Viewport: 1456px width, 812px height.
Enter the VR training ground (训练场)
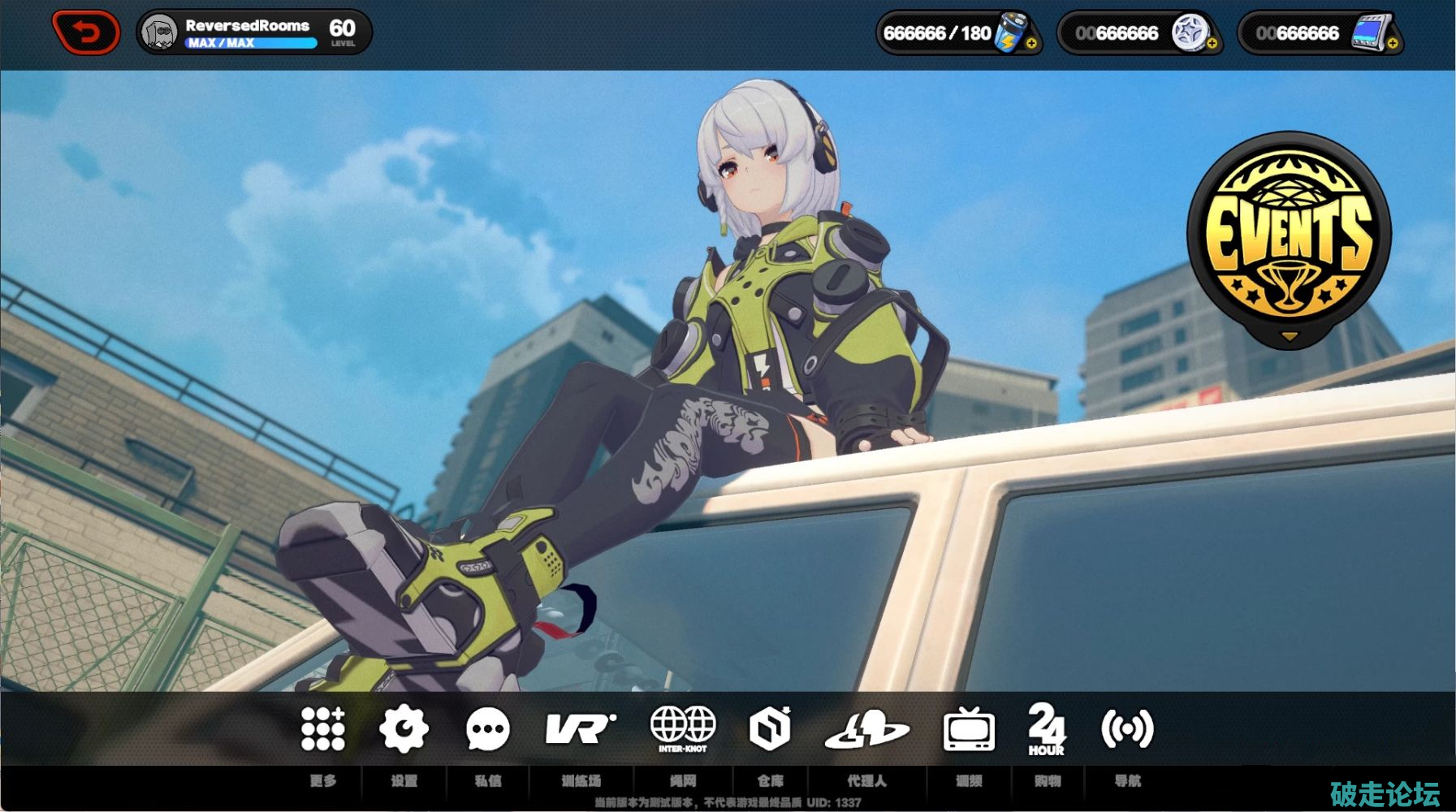[x=581, y=728]
